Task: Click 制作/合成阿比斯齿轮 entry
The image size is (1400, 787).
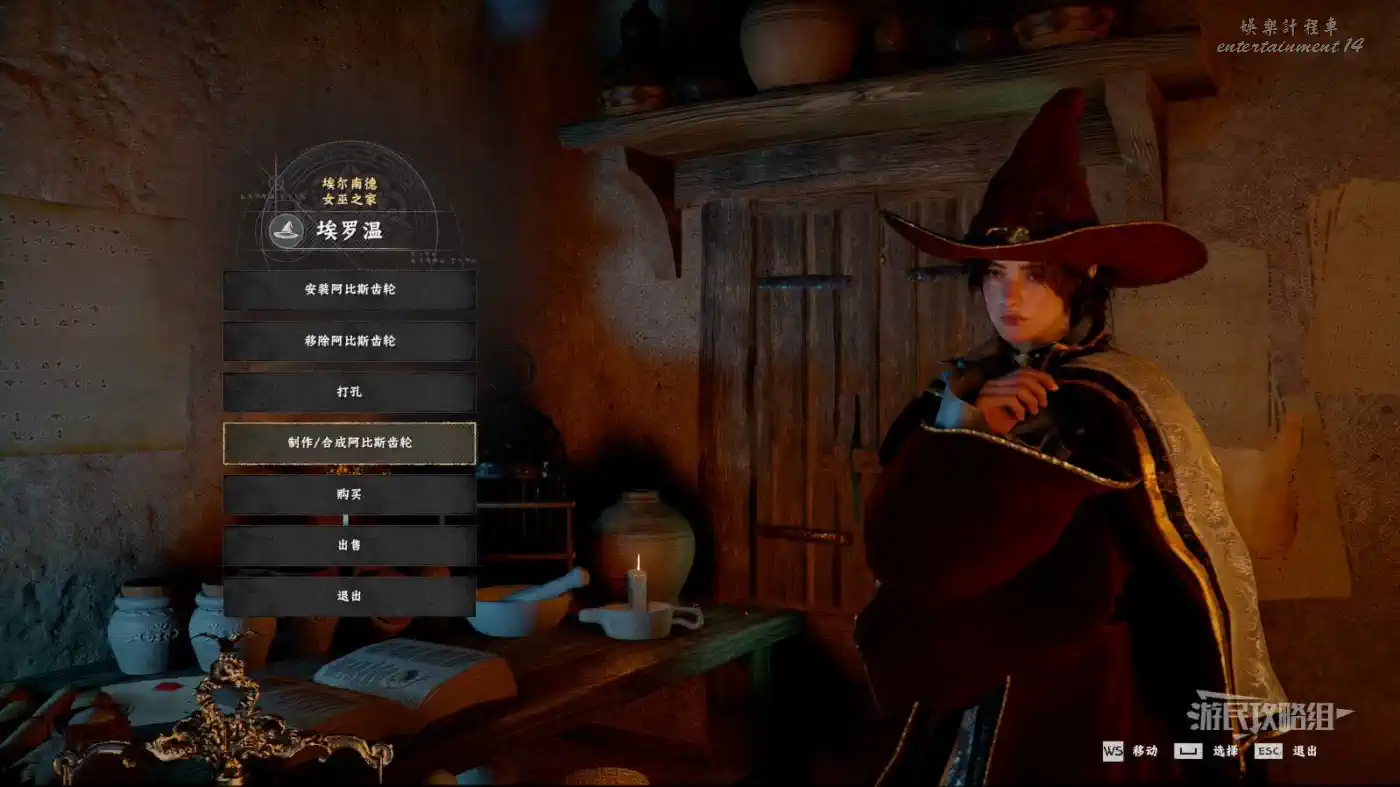Action: pos(349,443)
